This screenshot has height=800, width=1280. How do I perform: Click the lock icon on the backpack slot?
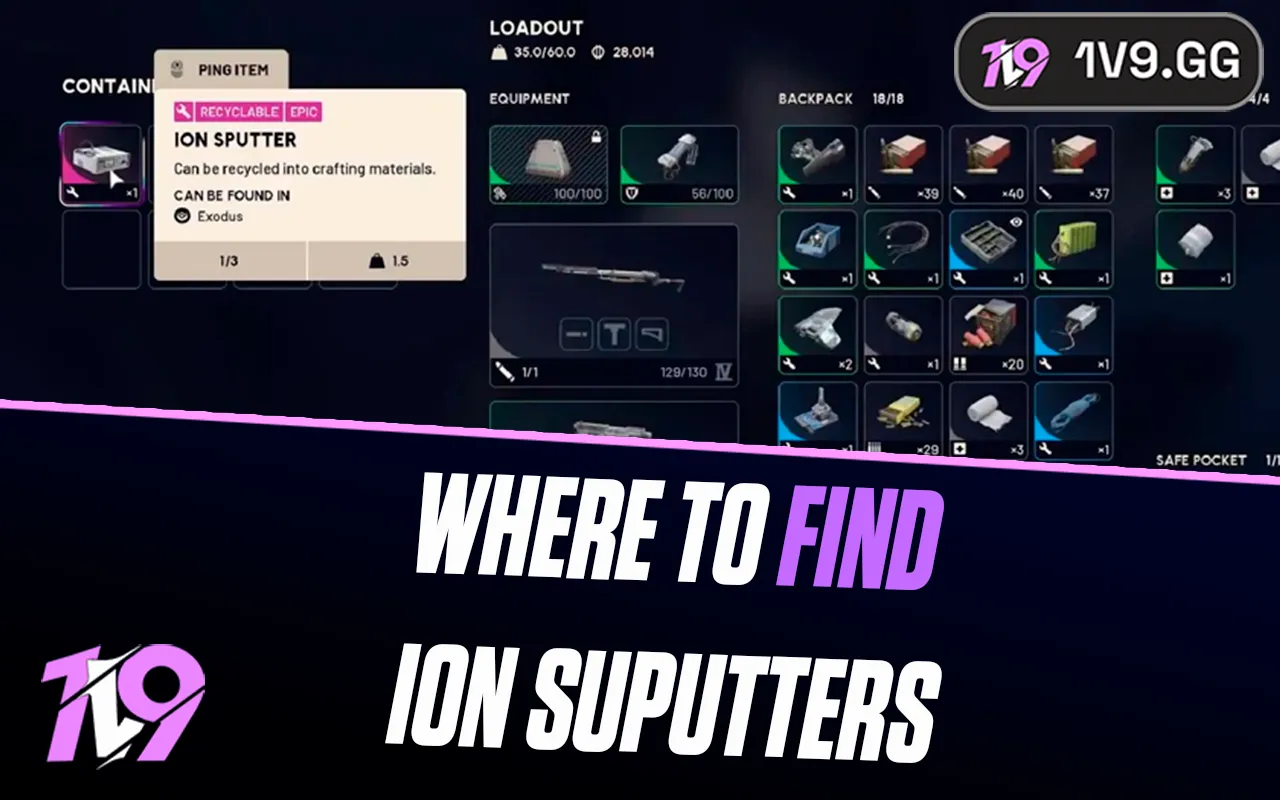(598, 136)
